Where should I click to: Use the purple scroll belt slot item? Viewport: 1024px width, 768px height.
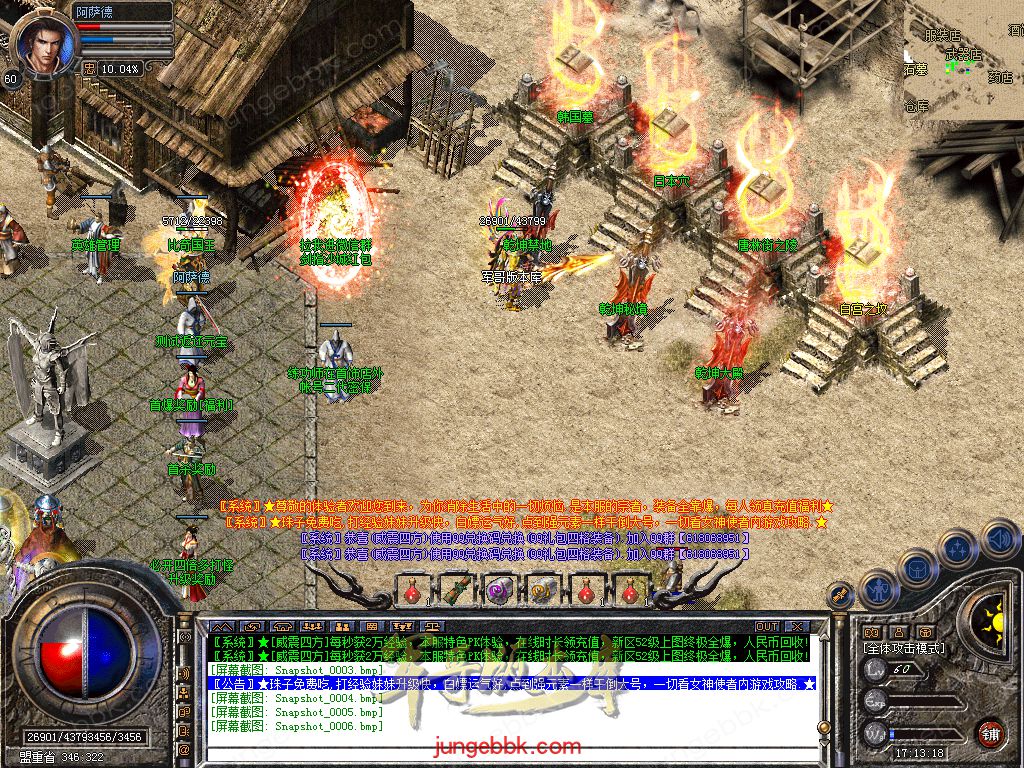(498, 590)
